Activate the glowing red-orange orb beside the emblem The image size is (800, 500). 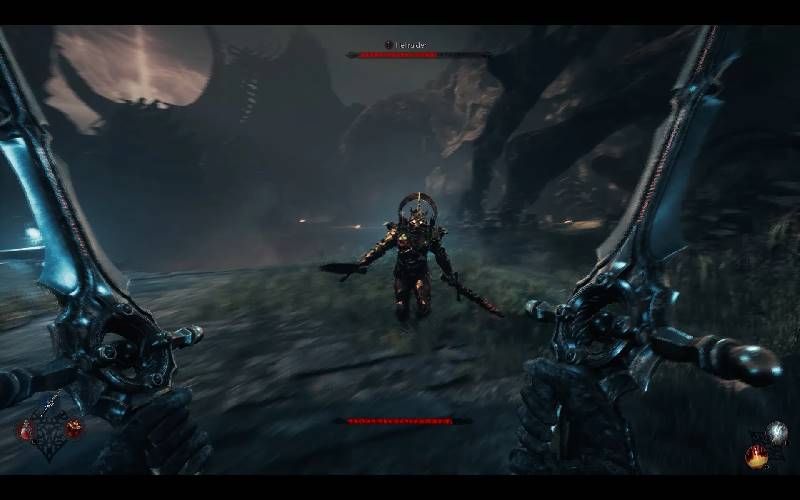pos(74,427)
